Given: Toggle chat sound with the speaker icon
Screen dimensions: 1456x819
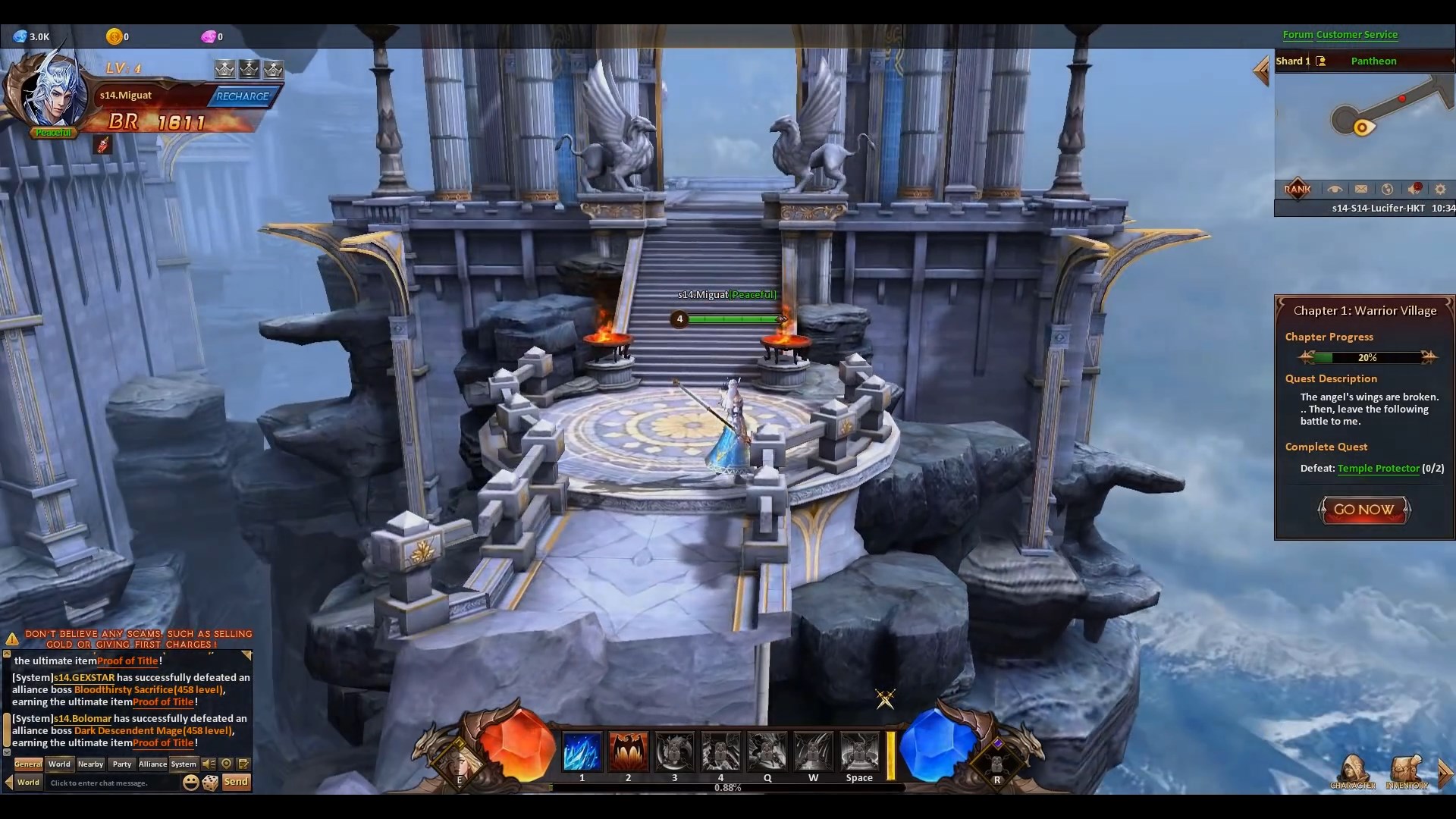Looking at the screenshot, I should click(x=208, y=764).
